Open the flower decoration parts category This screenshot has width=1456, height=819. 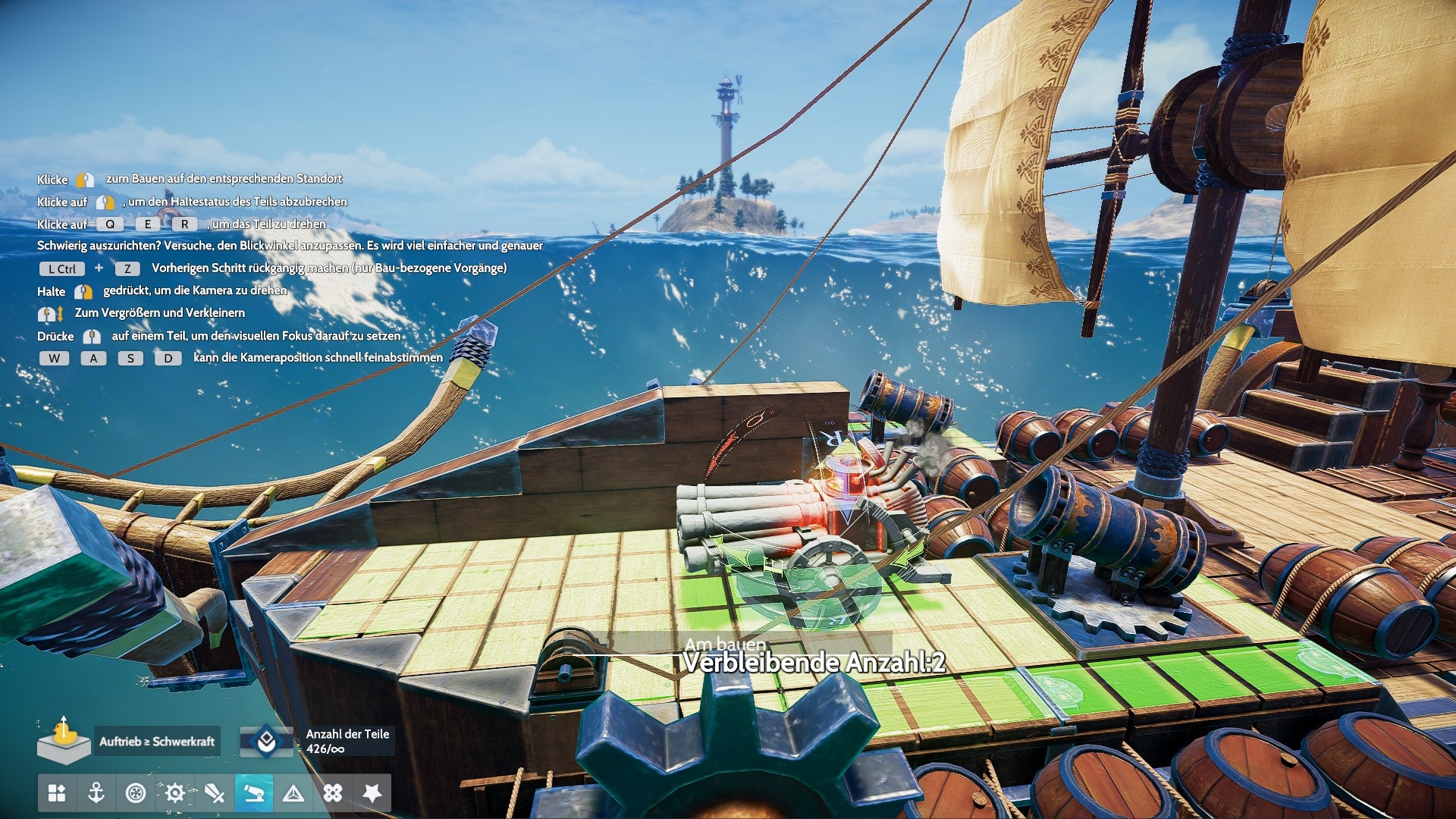pos(333,793)
